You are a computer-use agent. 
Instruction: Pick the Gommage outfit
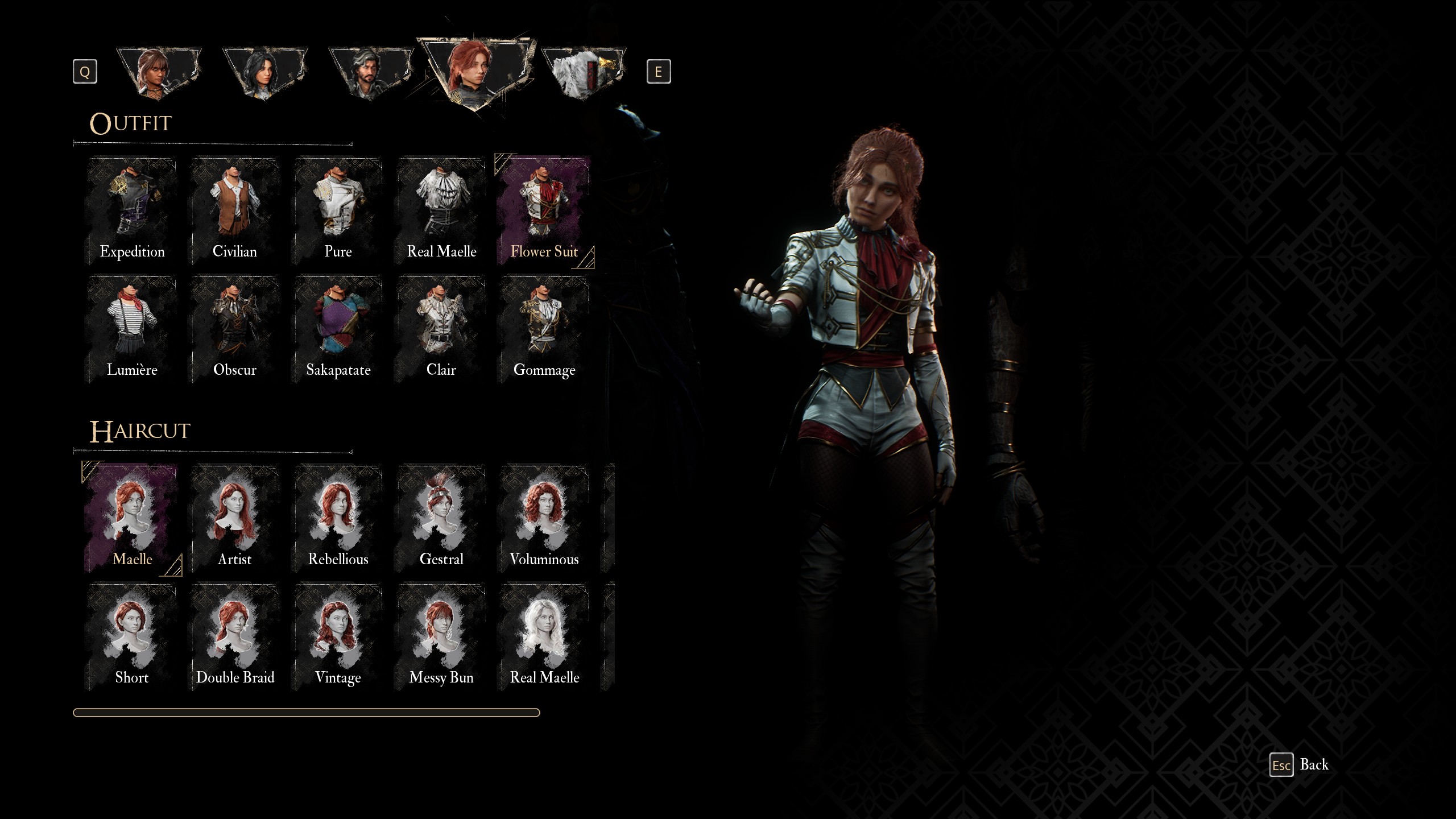pos(544,329)
